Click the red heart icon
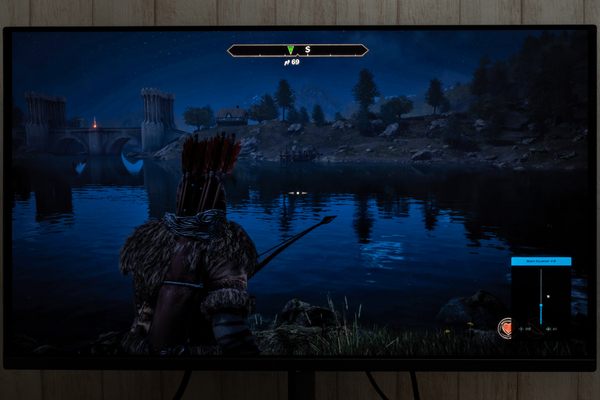The width and height of the screenshot is (600, 400). (507, 327)
